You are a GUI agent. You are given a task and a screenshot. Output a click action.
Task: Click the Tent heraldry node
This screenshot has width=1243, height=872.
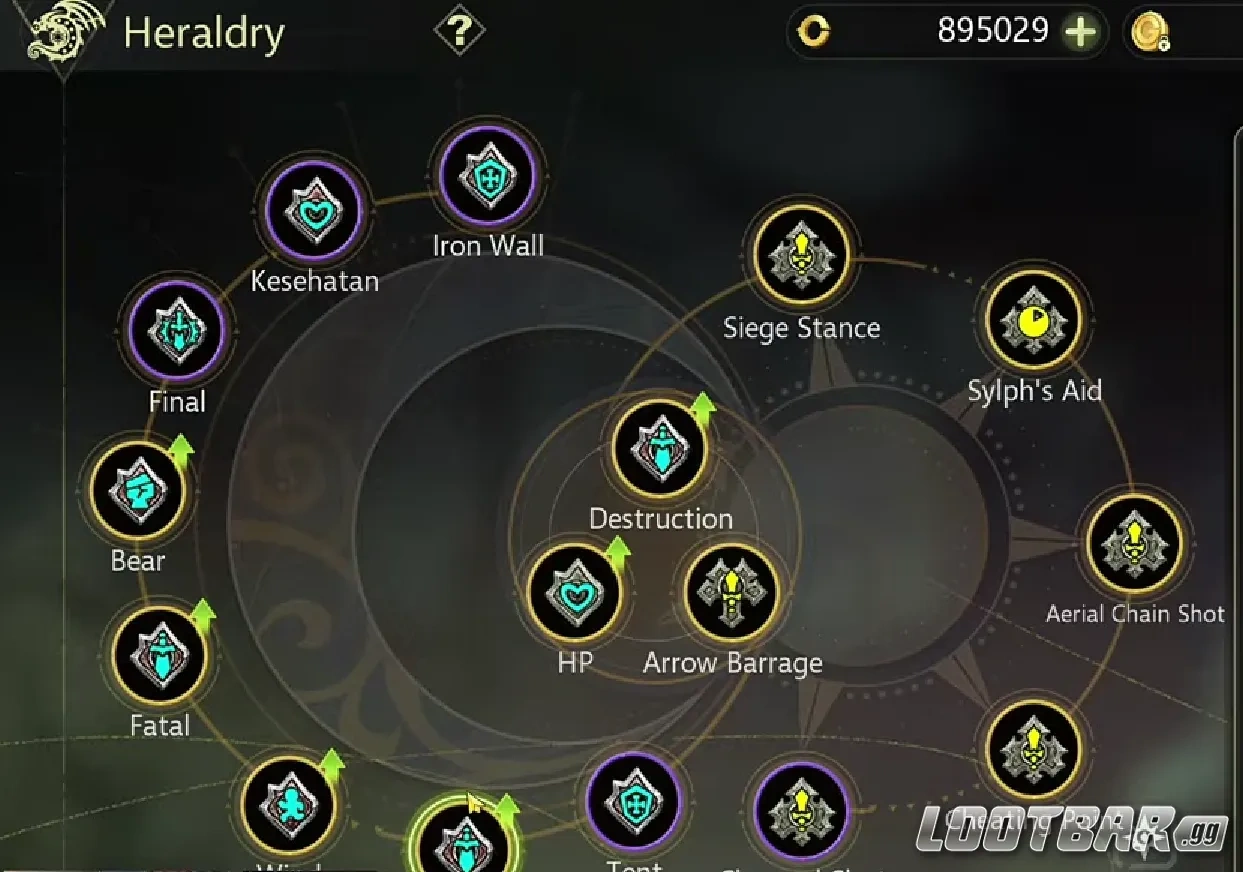click(634, 802)
